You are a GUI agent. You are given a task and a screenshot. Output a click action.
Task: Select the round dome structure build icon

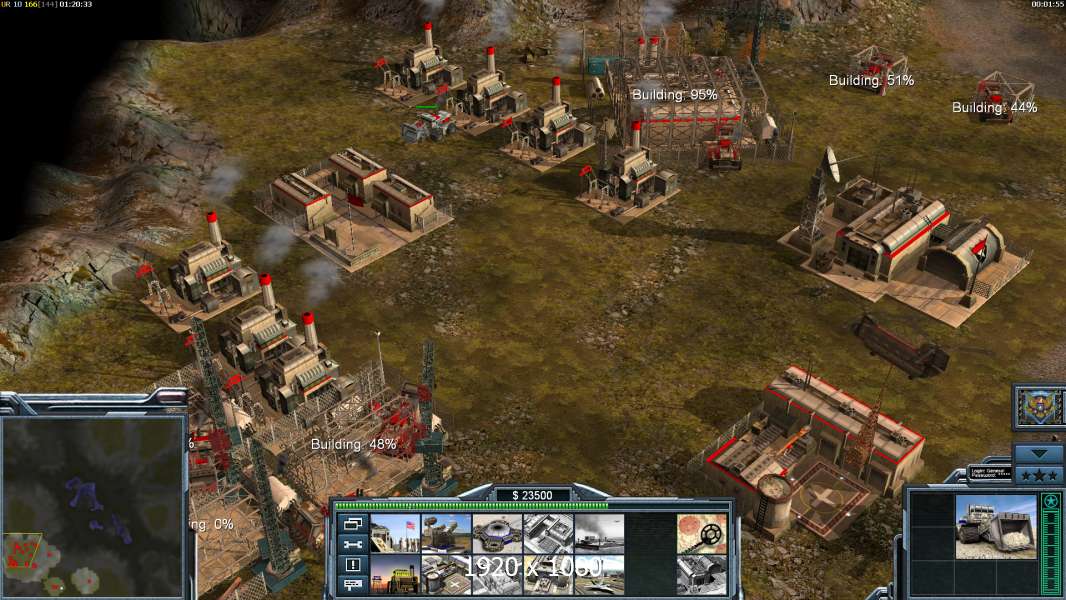pyautogui.click(x=497, y=533)
